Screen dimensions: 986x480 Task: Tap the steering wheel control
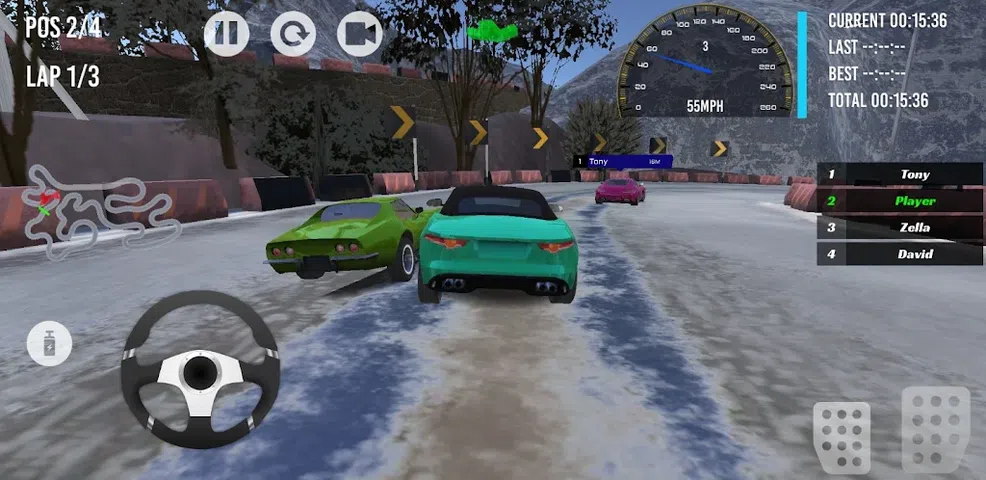coord(200,369)
